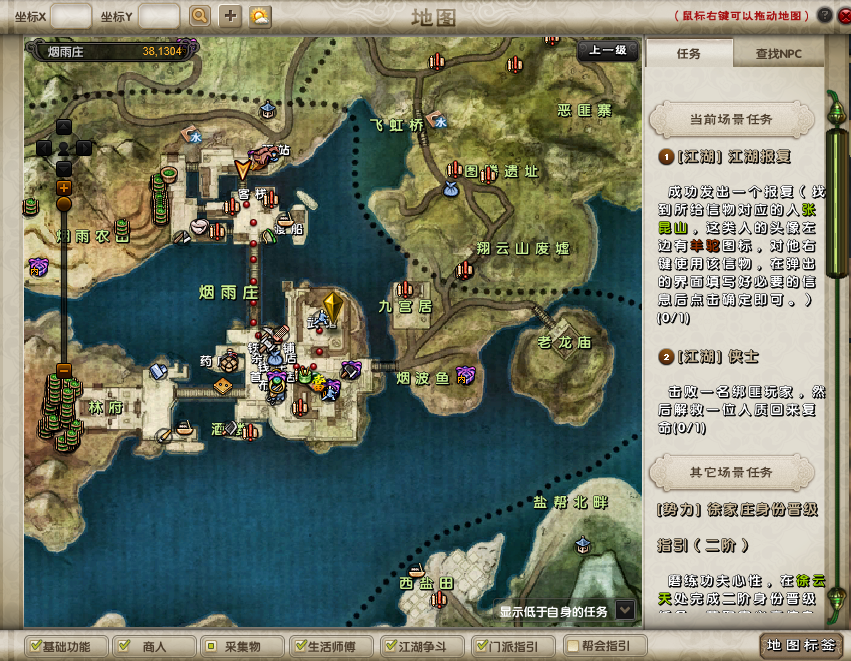Zoom in with the map slider plus
The image size is (851, 661).
coord(64,187)
